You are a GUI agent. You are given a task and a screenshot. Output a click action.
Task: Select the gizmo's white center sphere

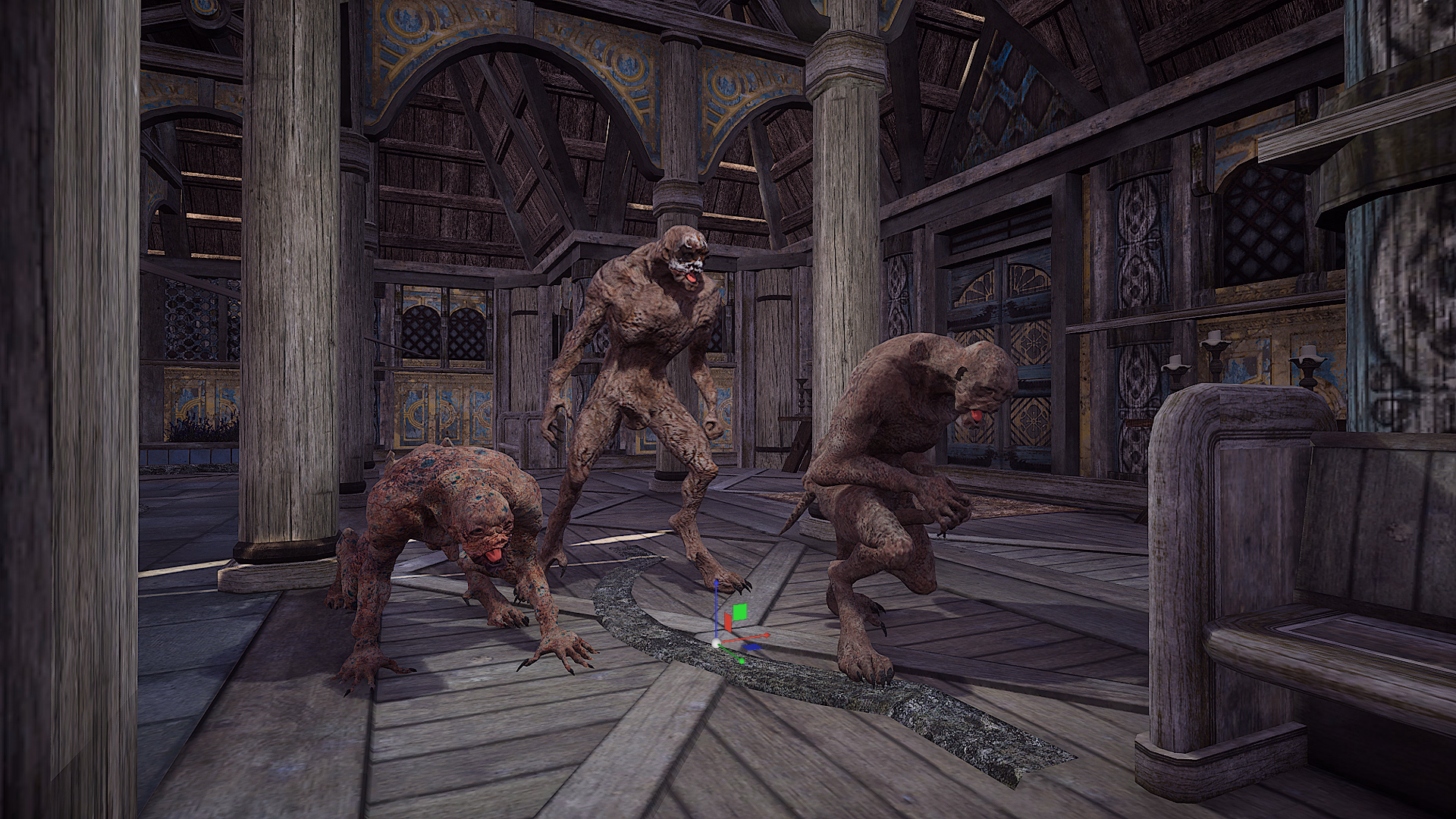(x=716, y=643)
